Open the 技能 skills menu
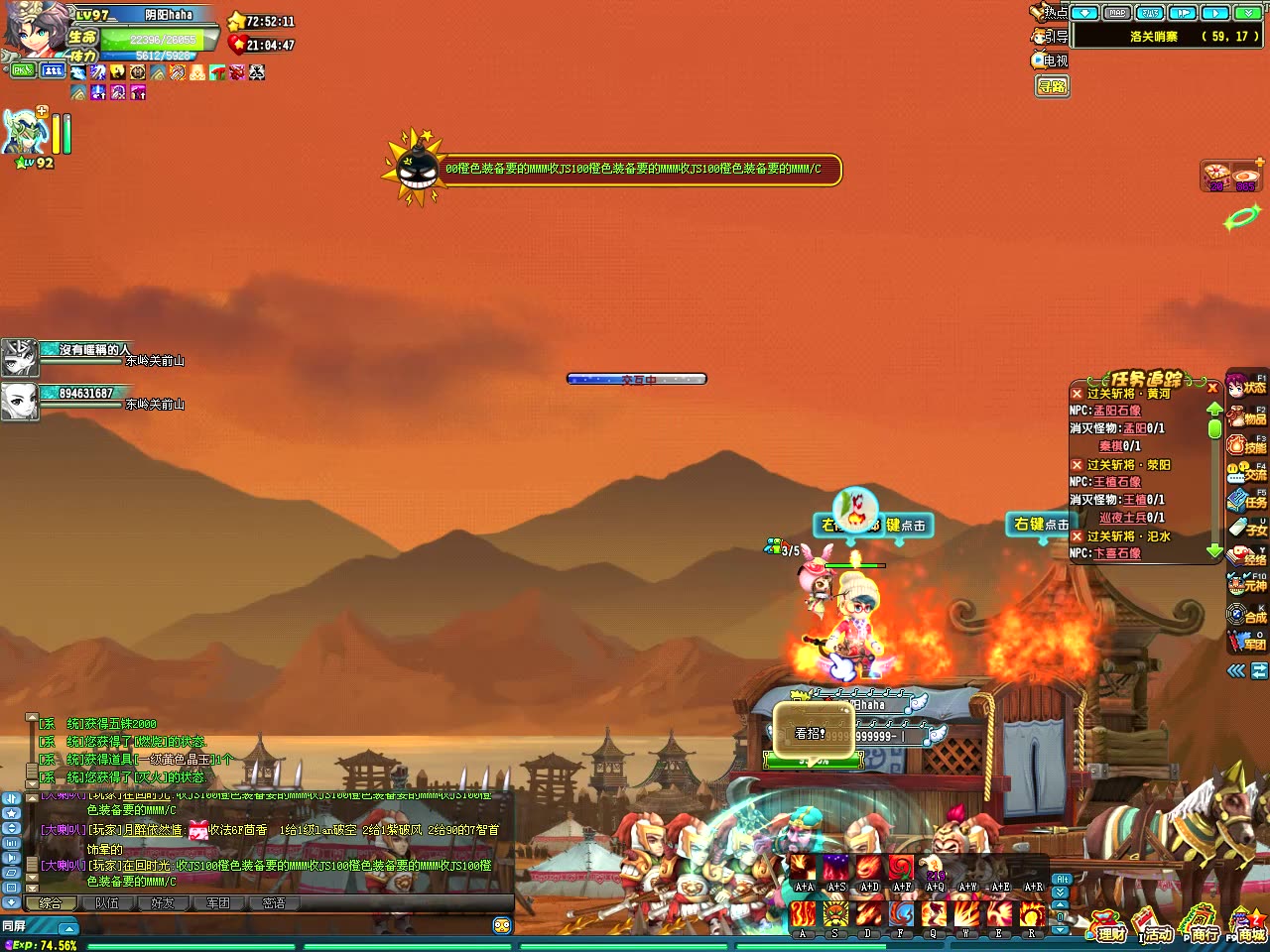The height and width of the screenshot is (952, 1270). tap(1246, 445)
